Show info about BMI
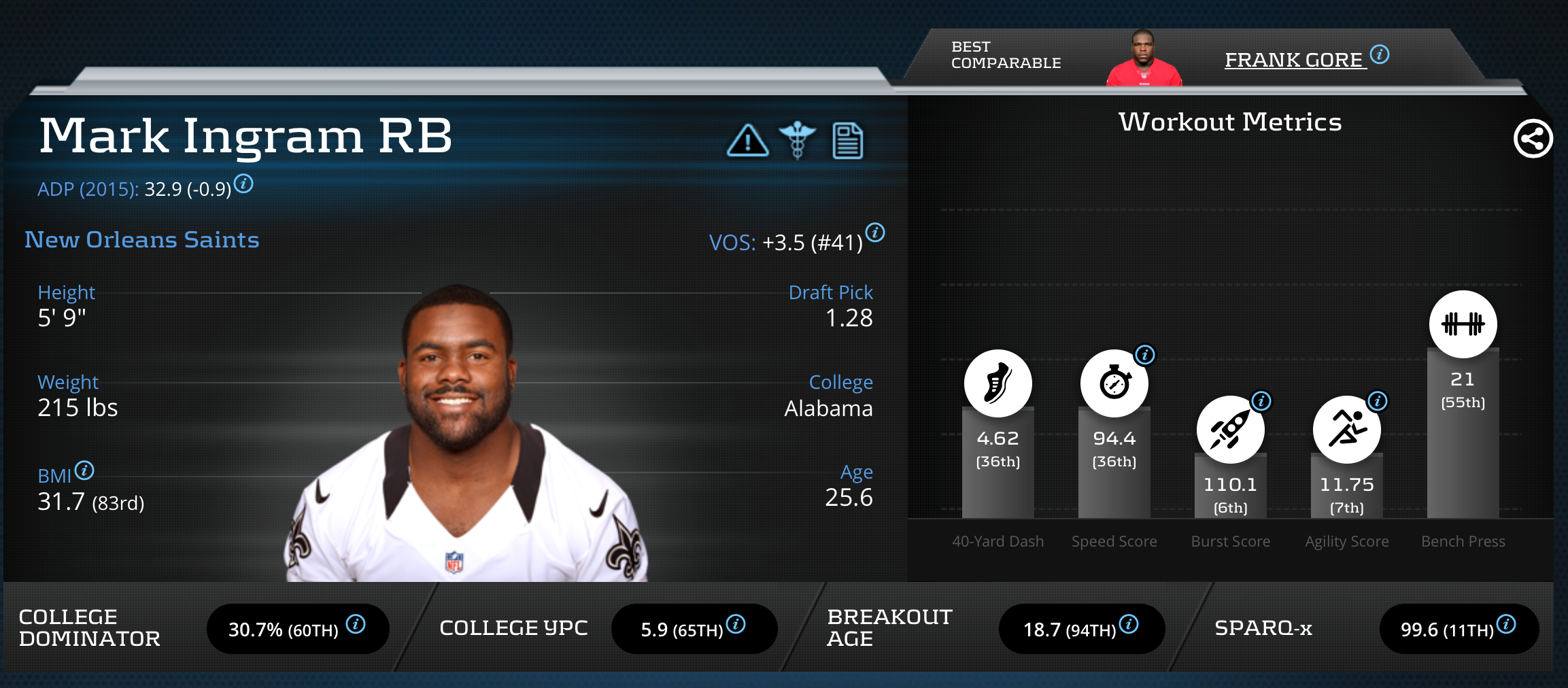1568x688 pixels. click(84, 470)
